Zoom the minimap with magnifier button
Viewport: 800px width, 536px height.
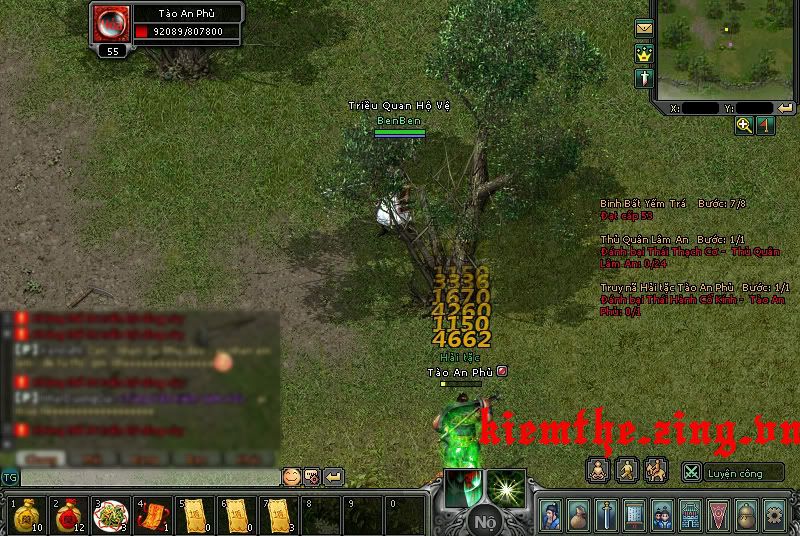[744, 125]
